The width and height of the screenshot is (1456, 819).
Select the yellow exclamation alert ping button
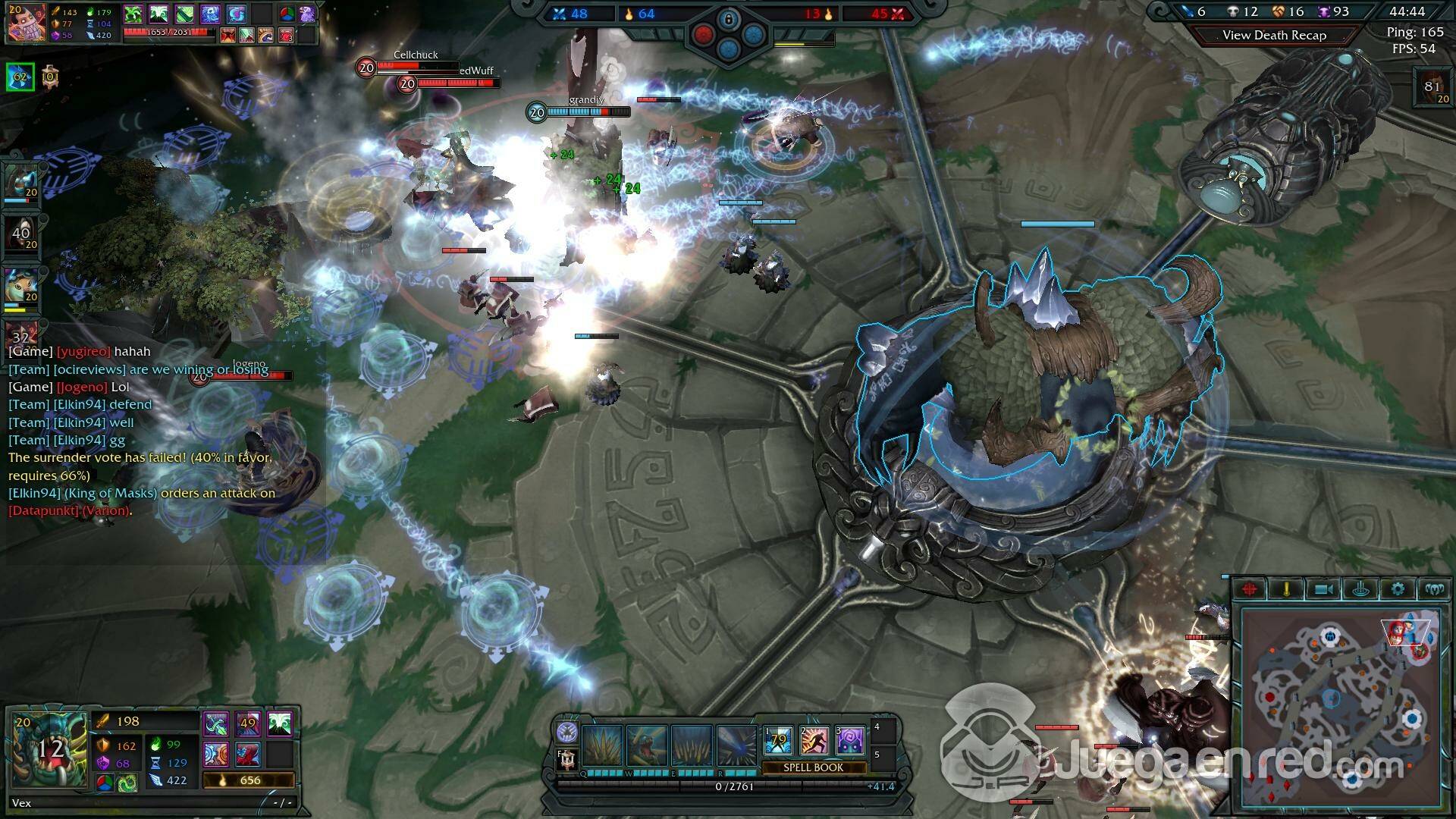click(x=1287, y=589)
